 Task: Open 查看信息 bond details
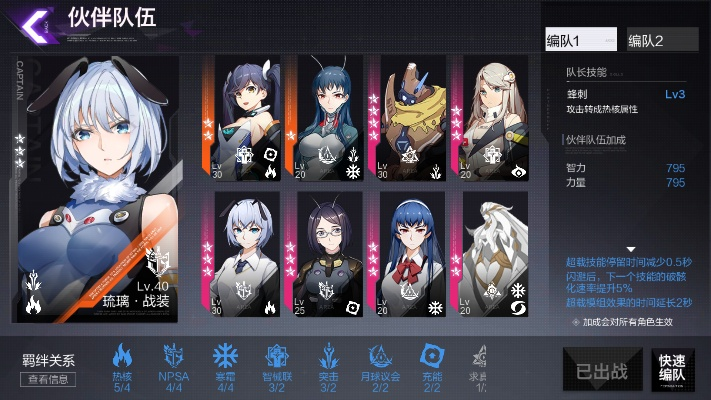click(x=48, y=379)
